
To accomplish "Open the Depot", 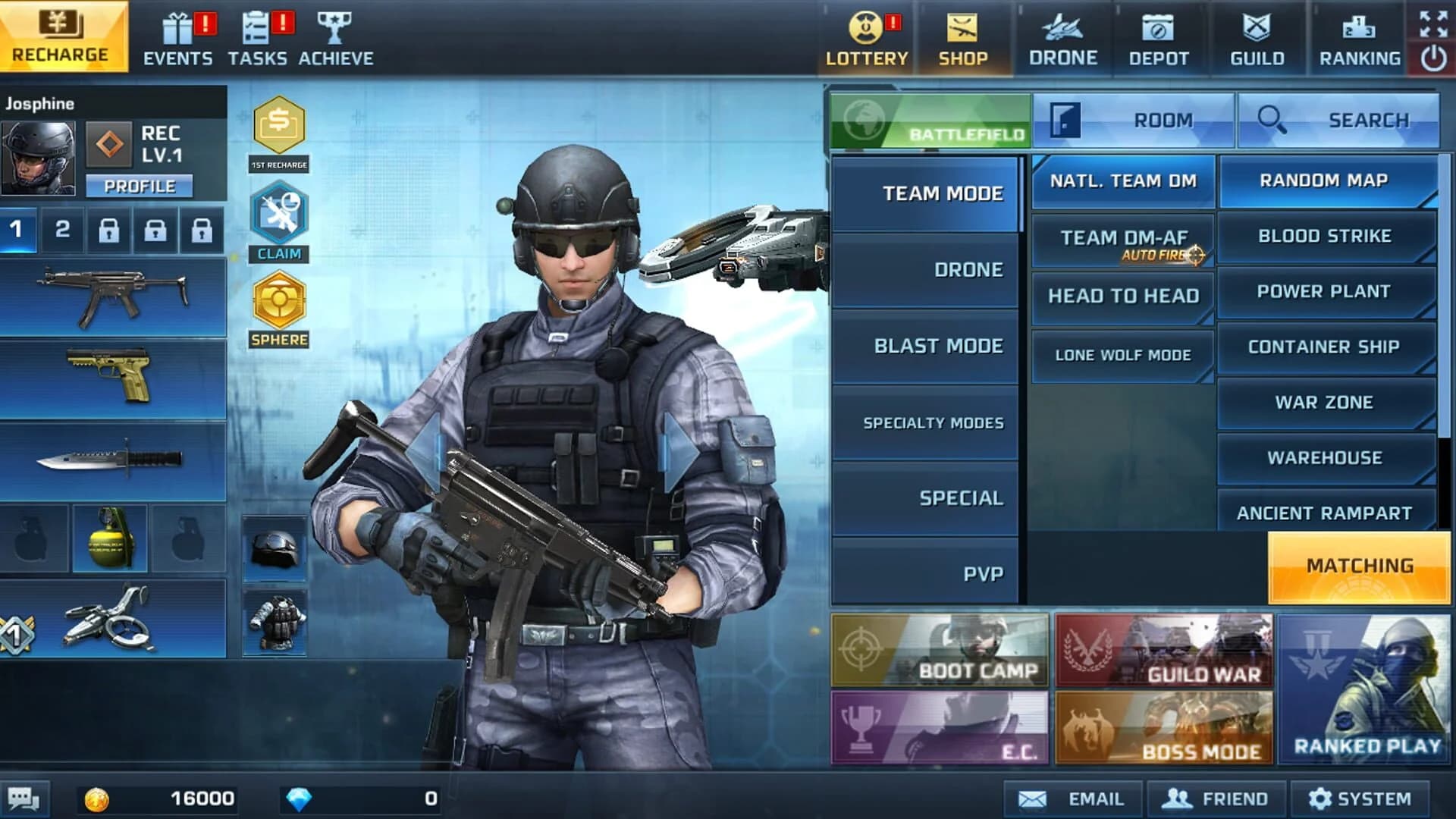I will coord(1159,38).
